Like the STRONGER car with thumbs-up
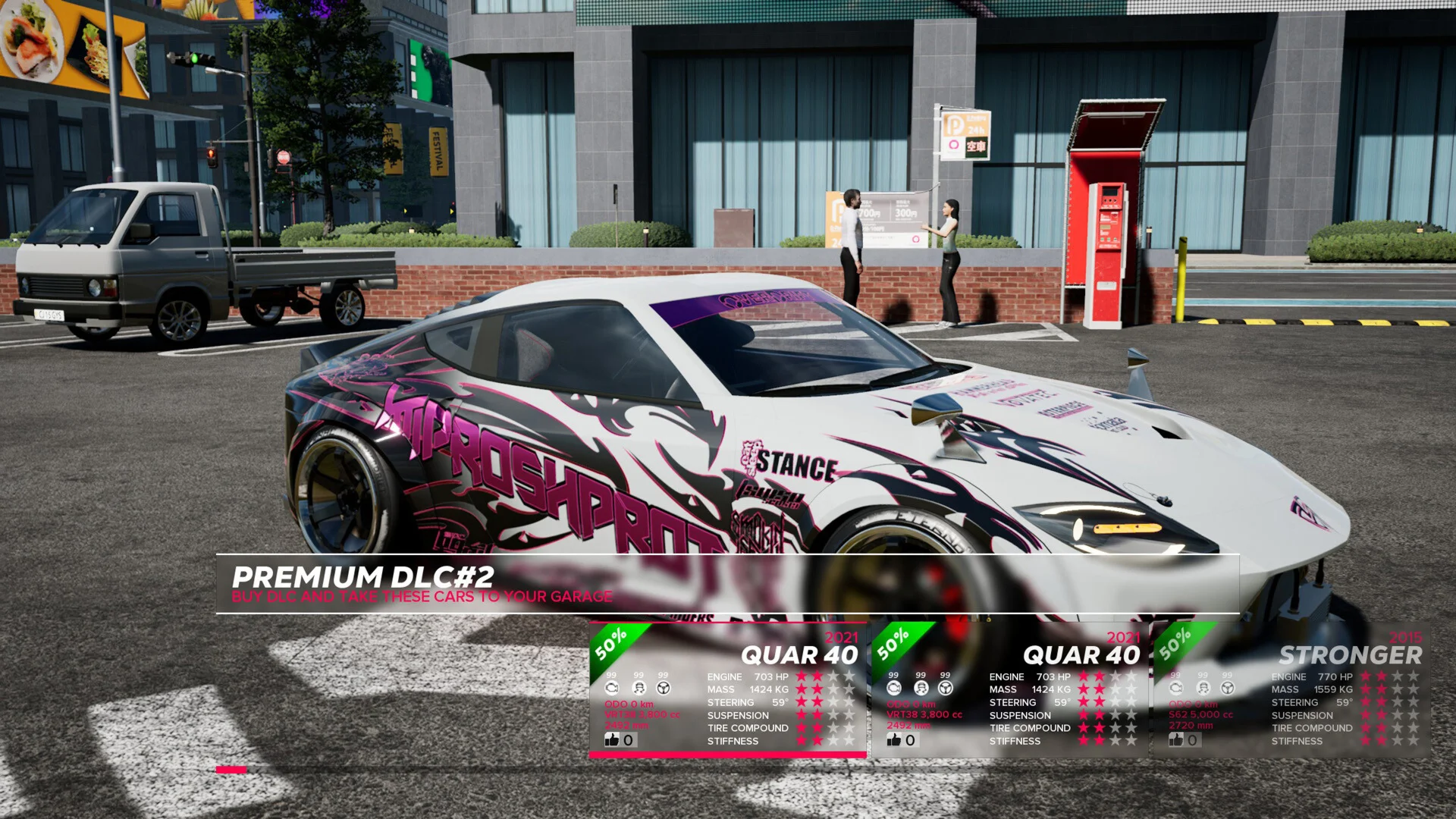This screenshot has height=819, width=1456. tap(1176, 739)
